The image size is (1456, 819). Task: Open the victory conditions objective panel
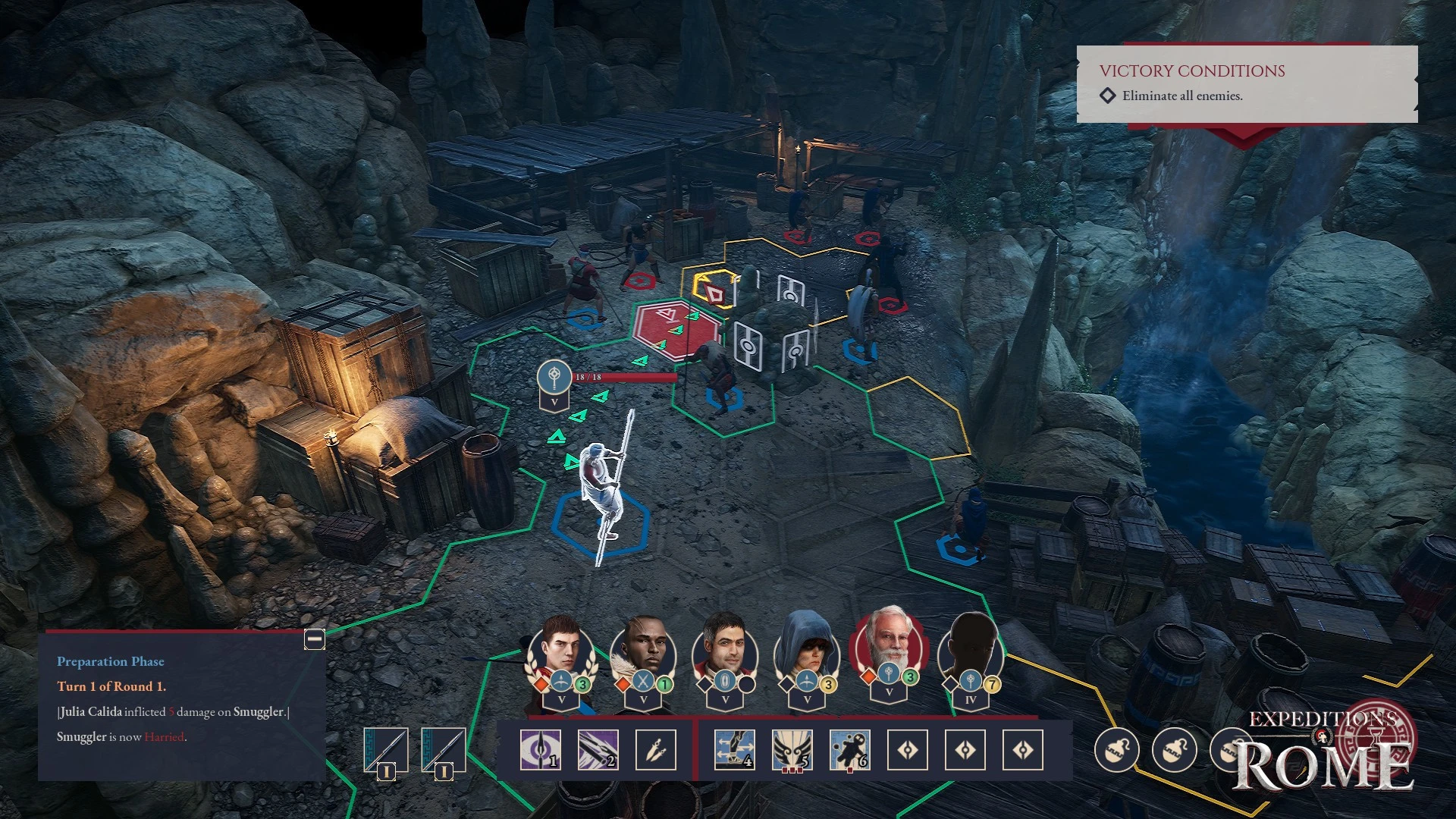point(1247,83)
